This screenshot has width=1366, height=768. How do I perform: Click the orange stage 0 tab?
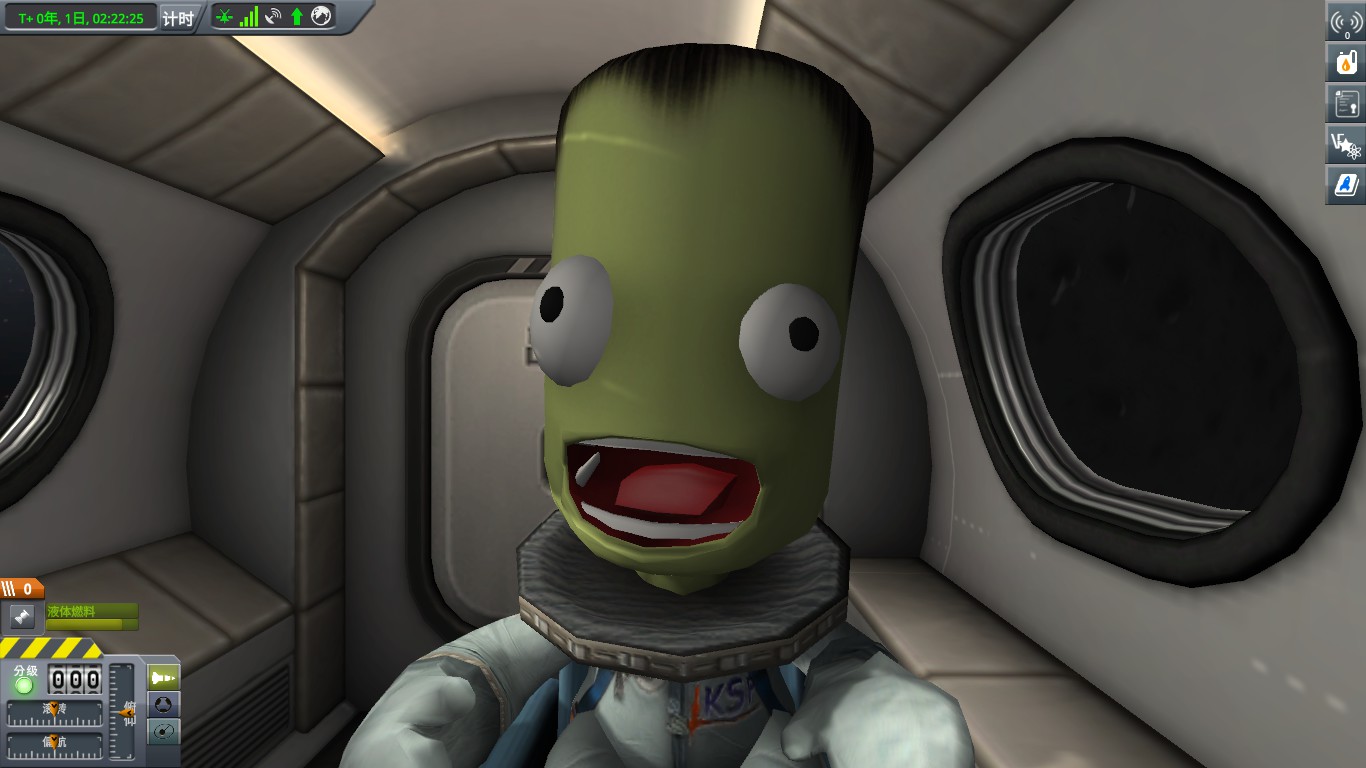coord(22,590)
